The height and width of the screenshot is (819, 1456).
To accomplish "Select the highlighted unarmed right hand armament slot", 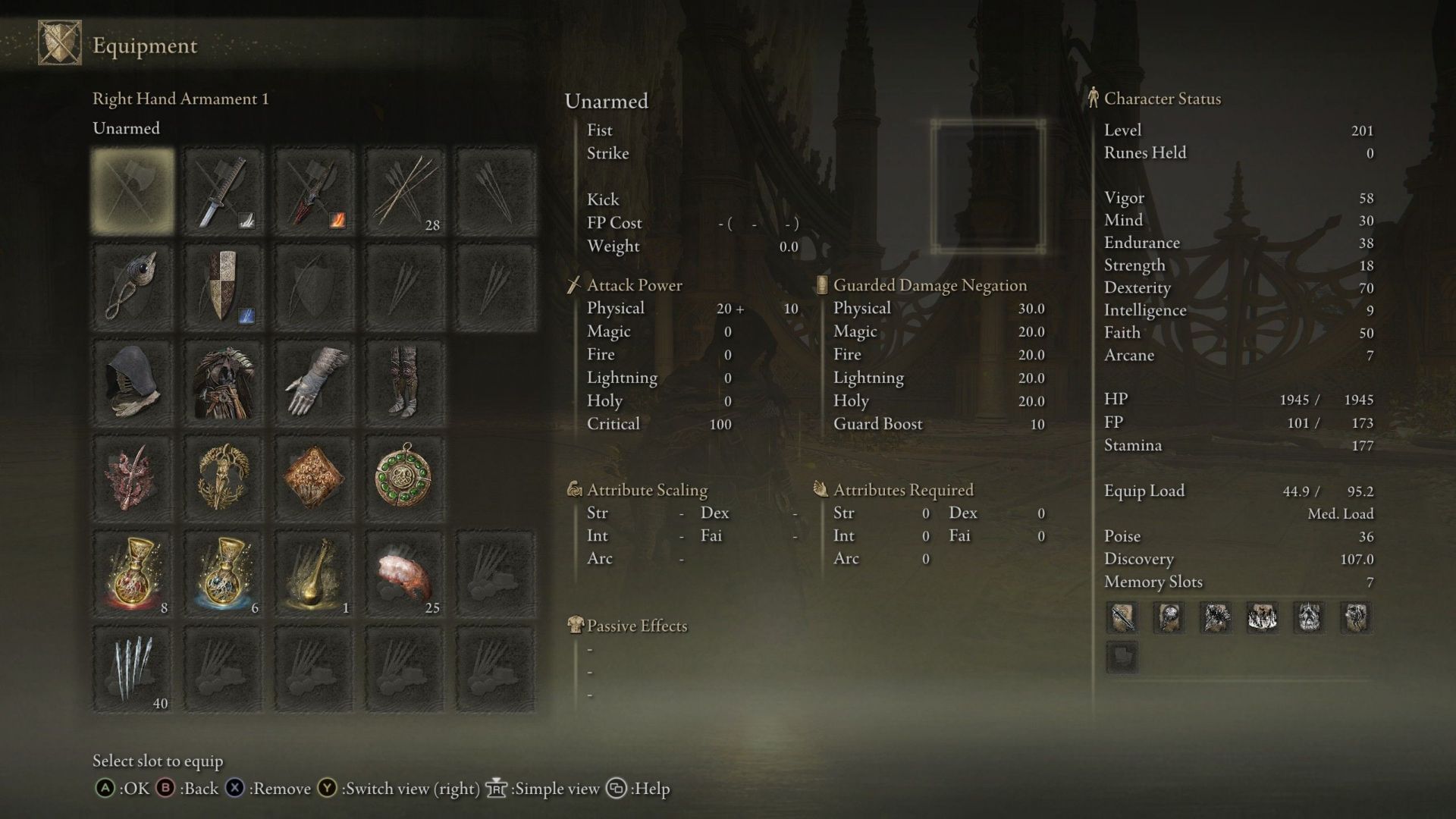I will click(x=133, y=191).
